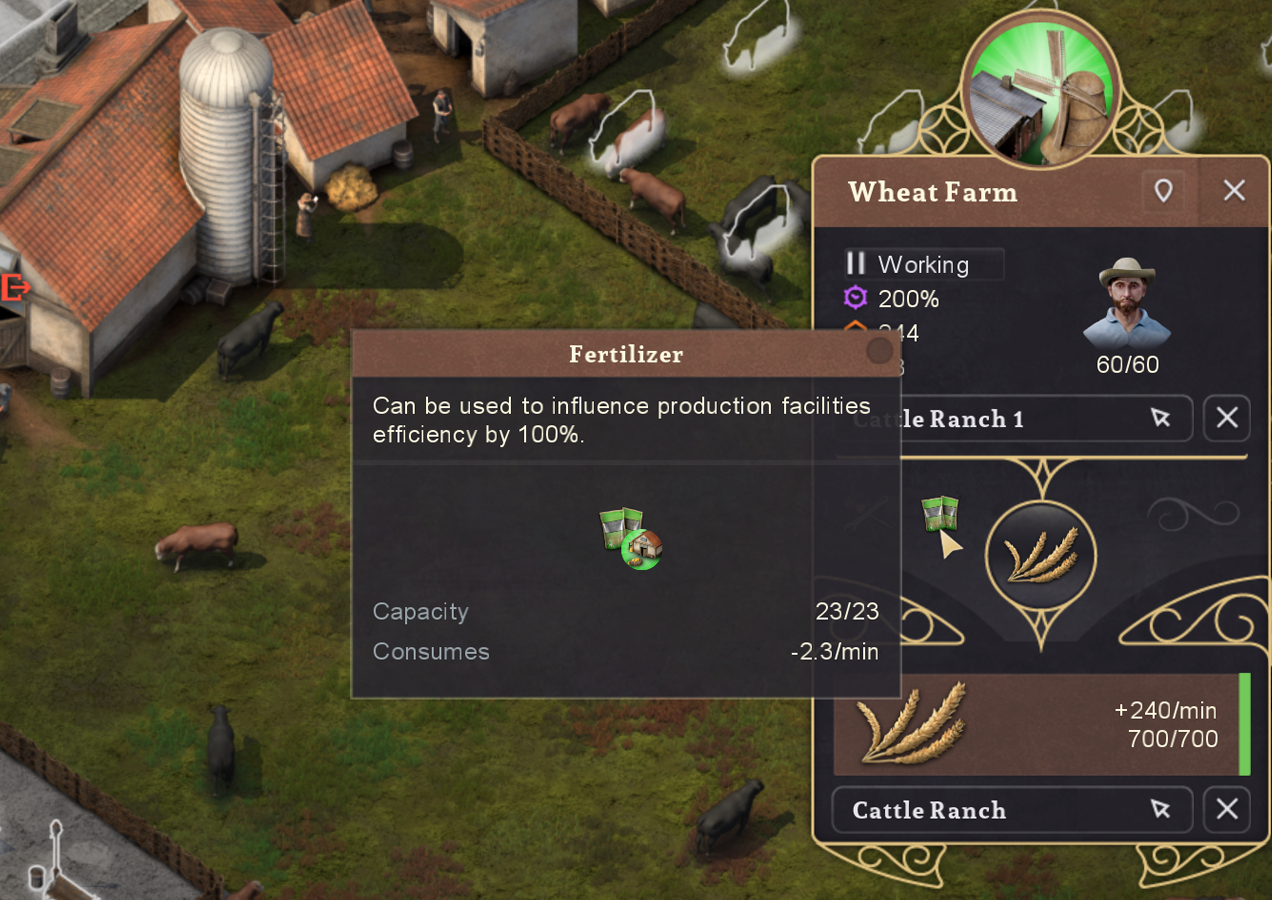Click the map pin locate button
This screenshot has height=900, width=1272.
tap(1163, 190)
